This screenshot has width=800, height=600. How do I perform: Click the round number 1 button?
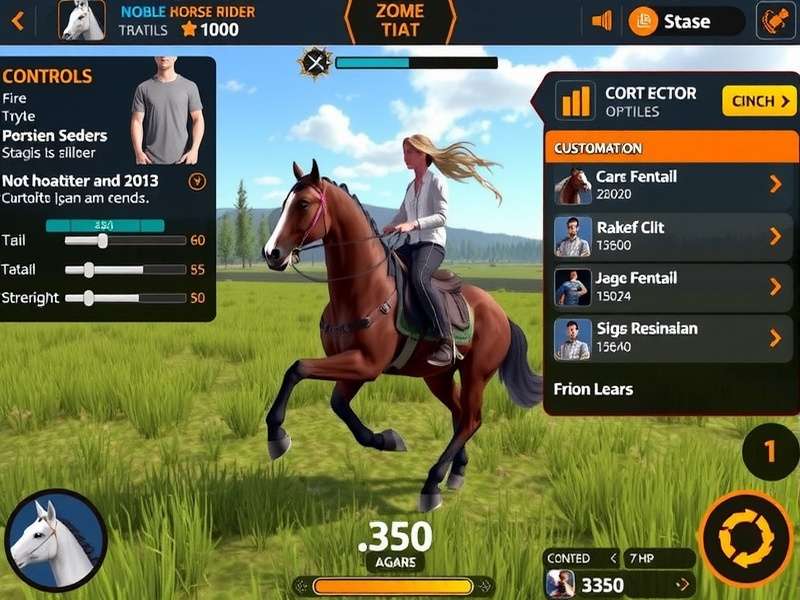769,452
